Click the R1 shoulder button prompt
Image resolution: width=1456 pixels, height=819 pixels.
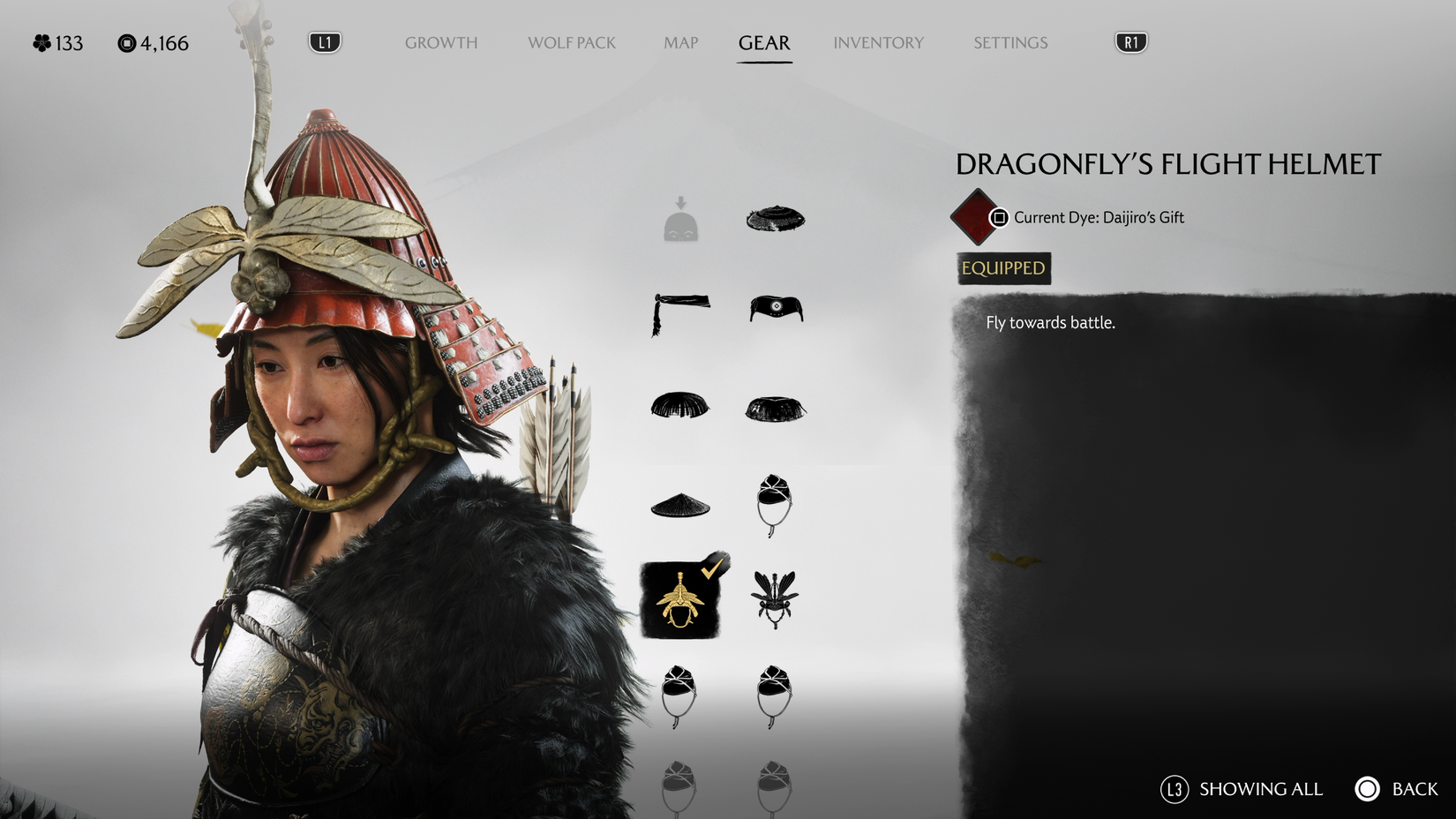coord(1130,41)
